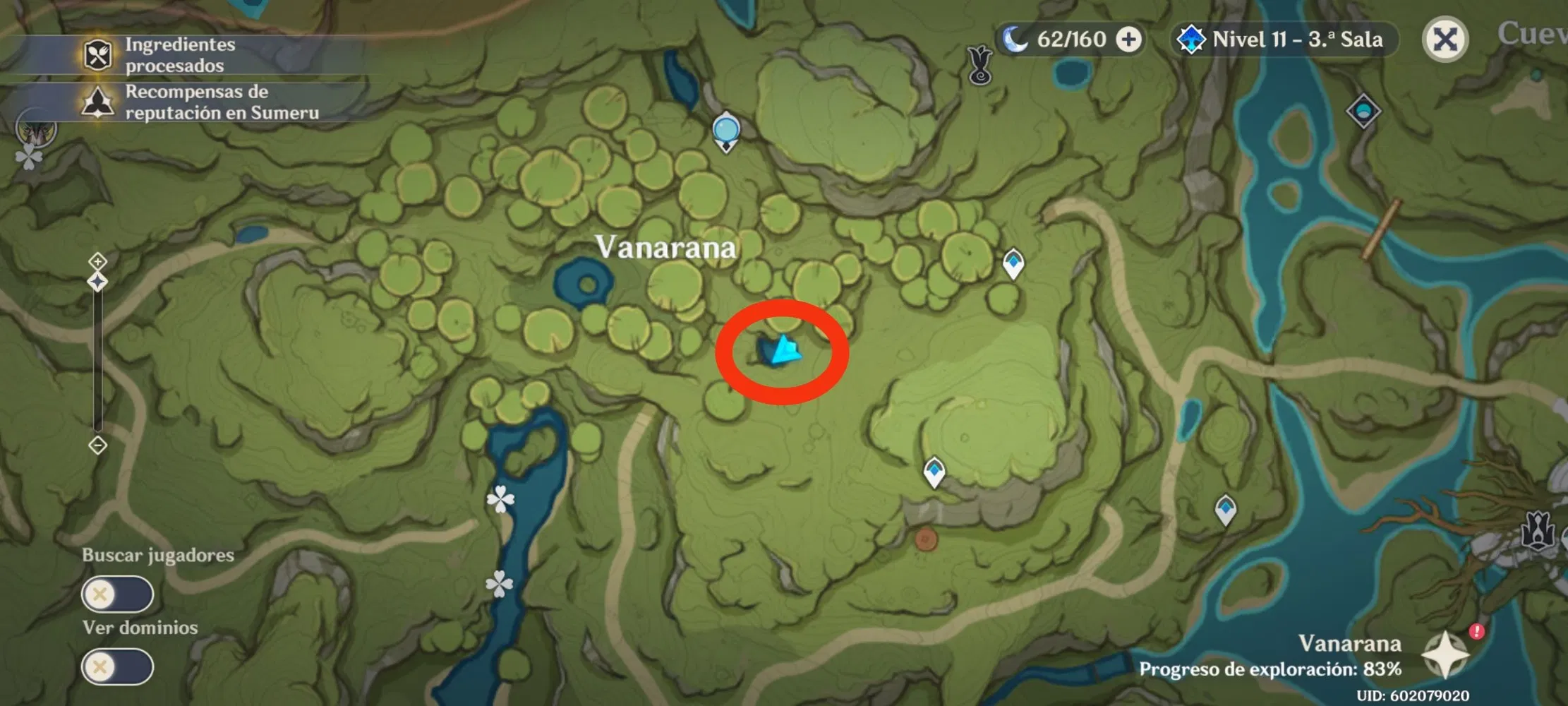Viewport: 1568px width, 706px height.
Task: Click the plus button next to 62/160
Action: coord(1130,40)
